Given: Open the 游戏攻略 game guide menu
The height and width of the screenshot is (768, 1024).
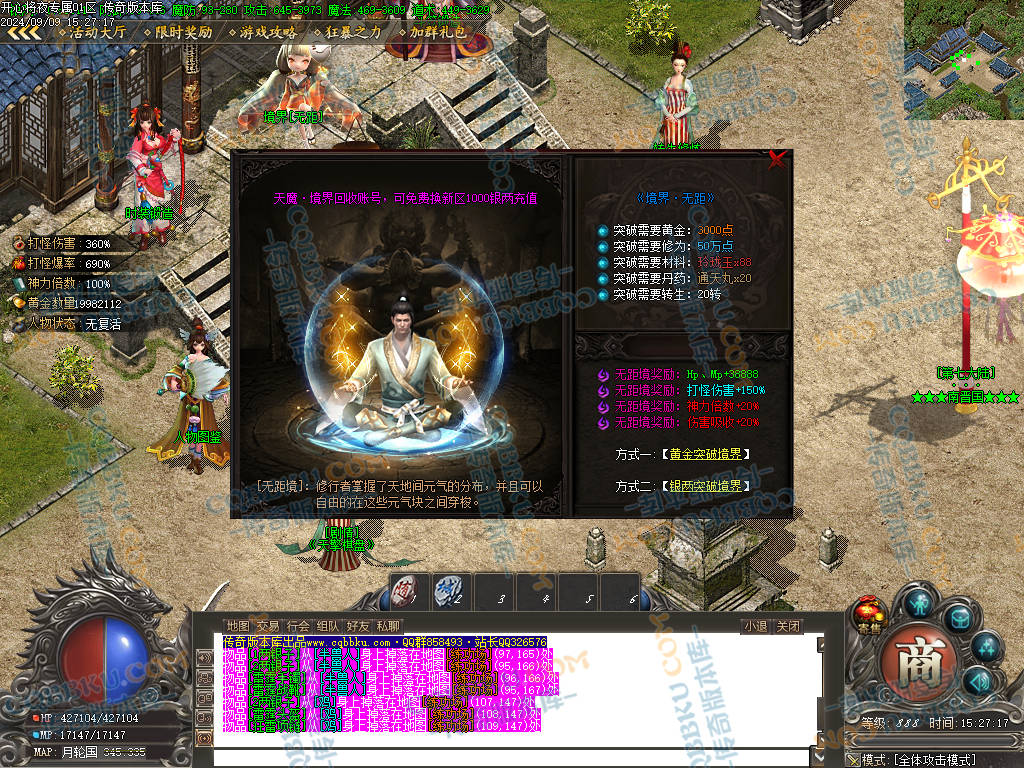Looking at the screenshot, I should tap(268, 32).
